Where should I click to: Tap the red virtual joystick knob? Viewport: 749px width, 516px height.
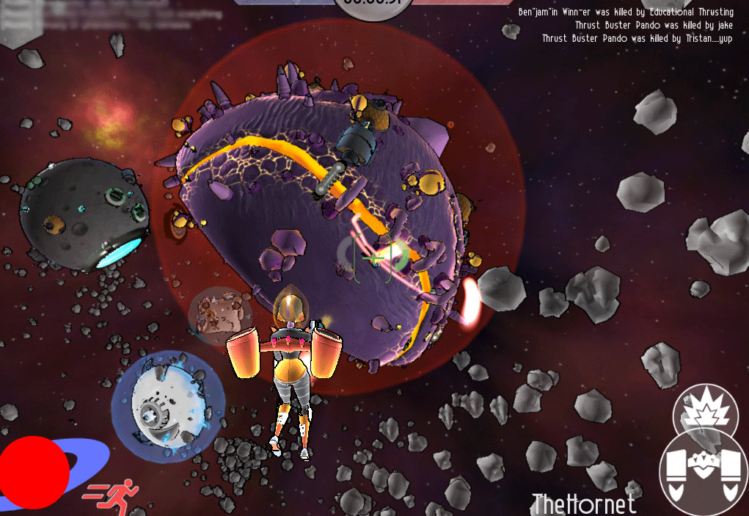coord(33,472)
